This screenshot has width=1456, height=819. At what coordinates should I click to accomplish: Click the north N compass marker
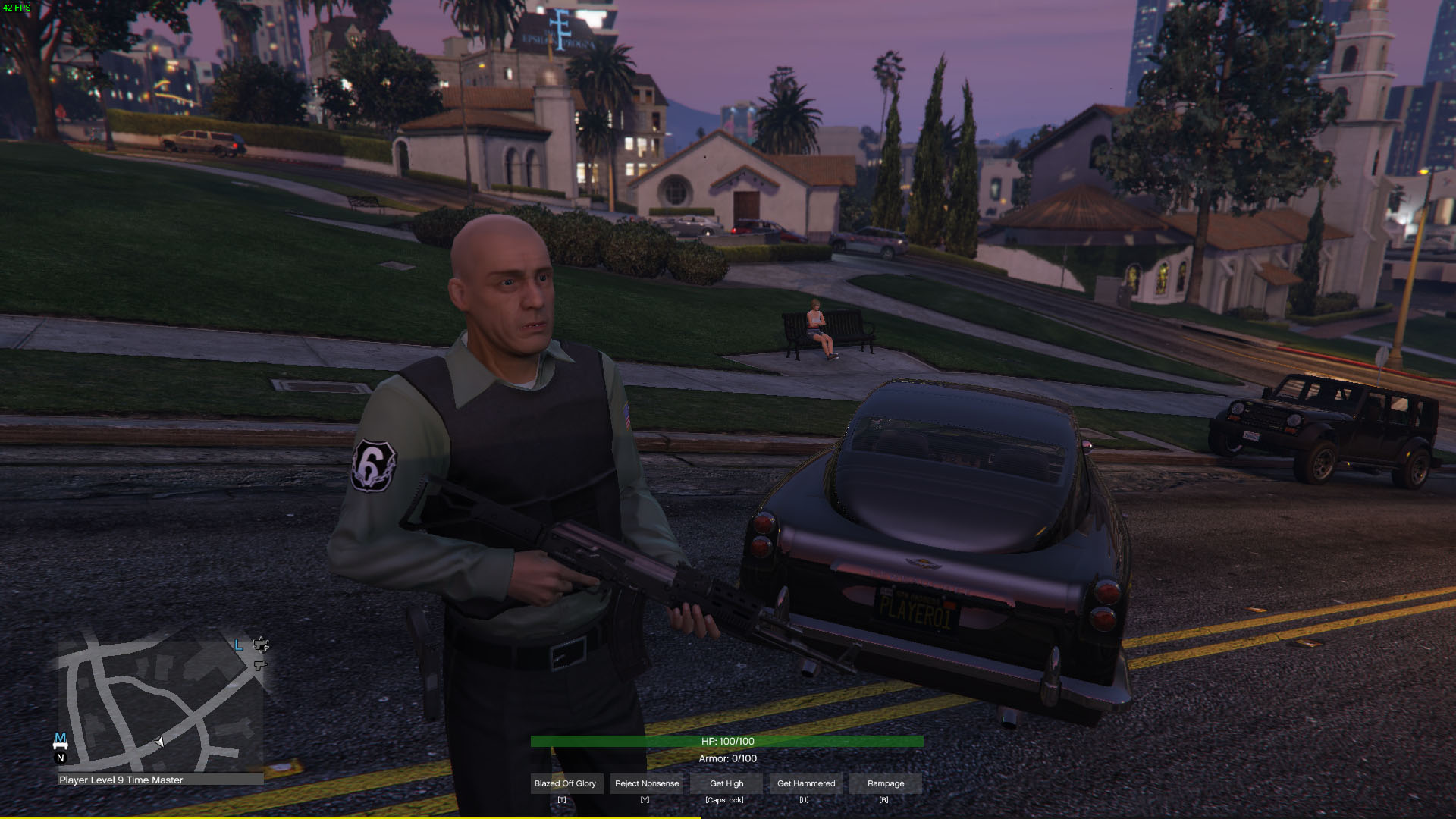pos(61,758)
